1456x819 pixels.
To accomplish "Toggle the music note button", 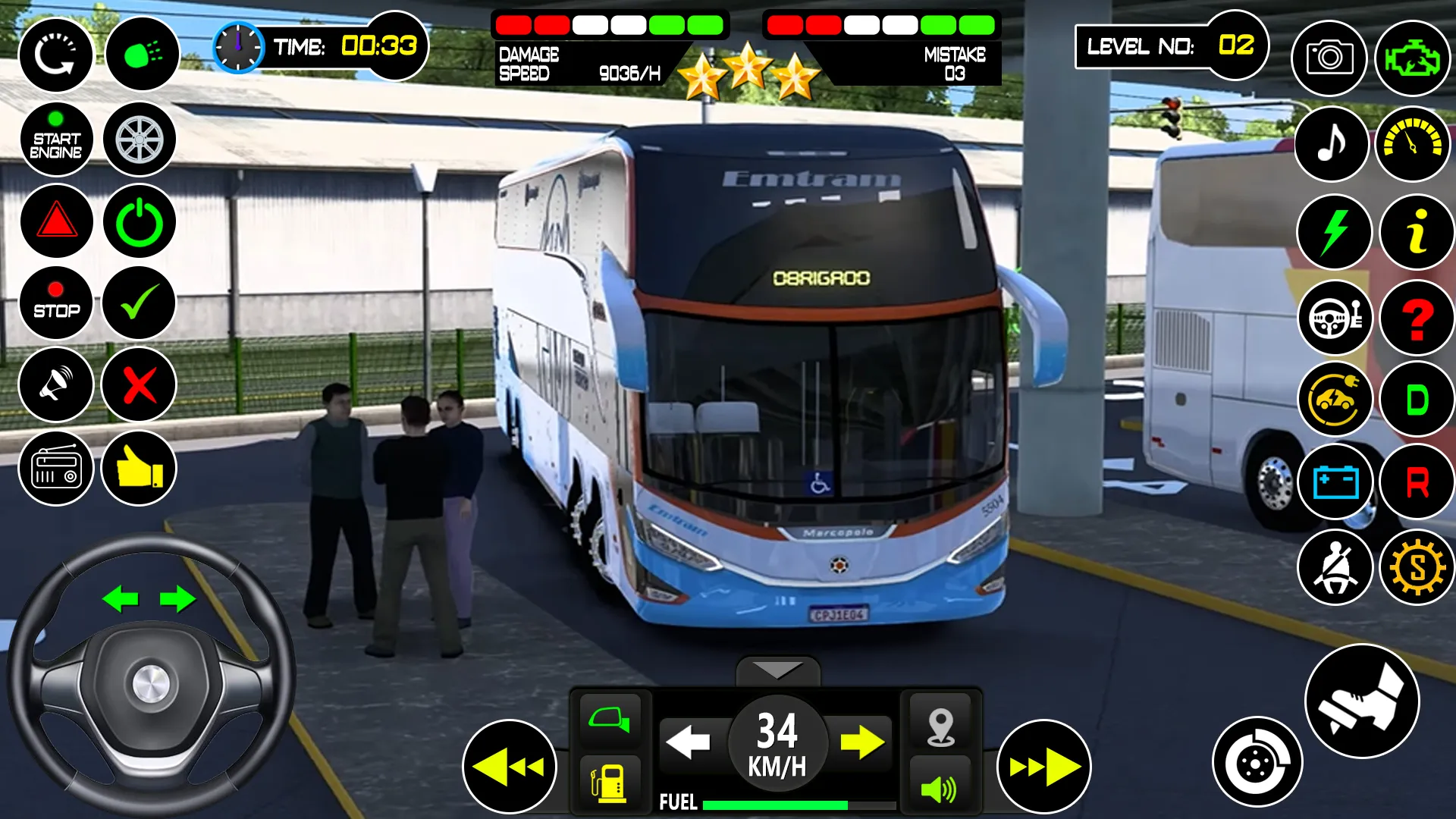I will pyautogui.click(x=1332, y=143).
